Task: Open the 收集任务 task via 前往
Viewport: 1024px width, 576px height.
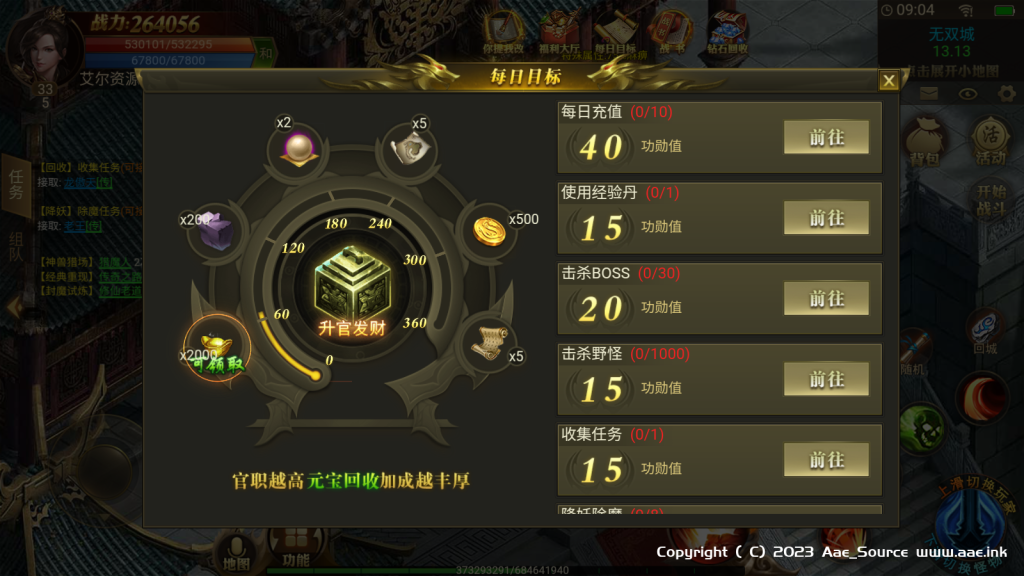Action: pos(826,460)
